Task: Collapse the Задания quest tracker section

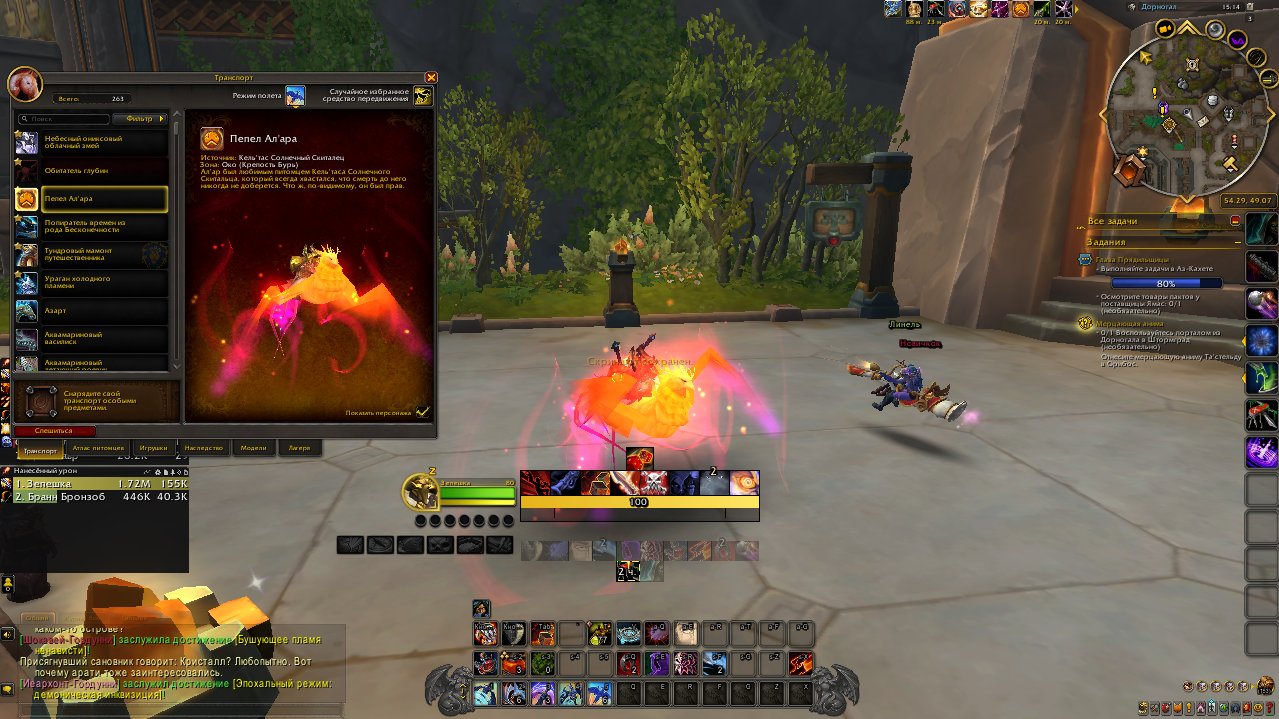Action: (x=1237, y=242)
